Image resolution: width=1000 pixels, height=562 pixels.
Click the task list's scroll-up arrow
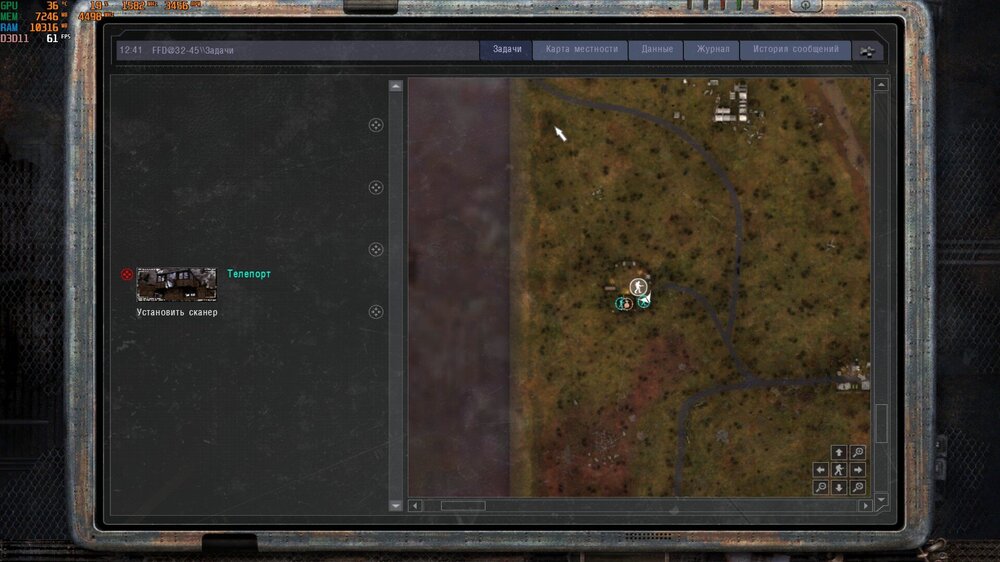pyautogui.click(x=395, y=87)
